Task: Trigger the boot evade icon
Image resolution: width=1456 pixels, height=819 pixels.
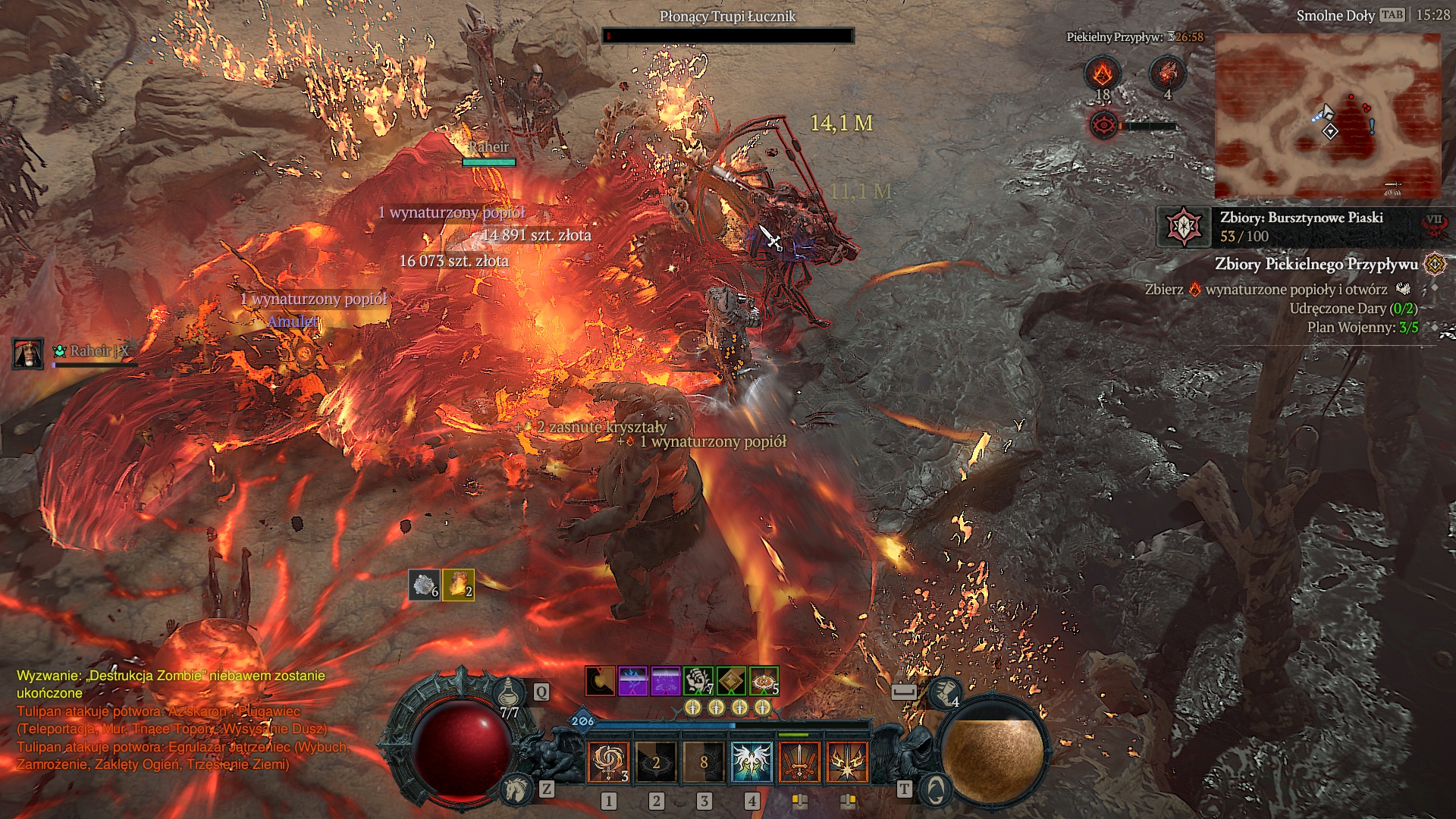Action: 945,691
